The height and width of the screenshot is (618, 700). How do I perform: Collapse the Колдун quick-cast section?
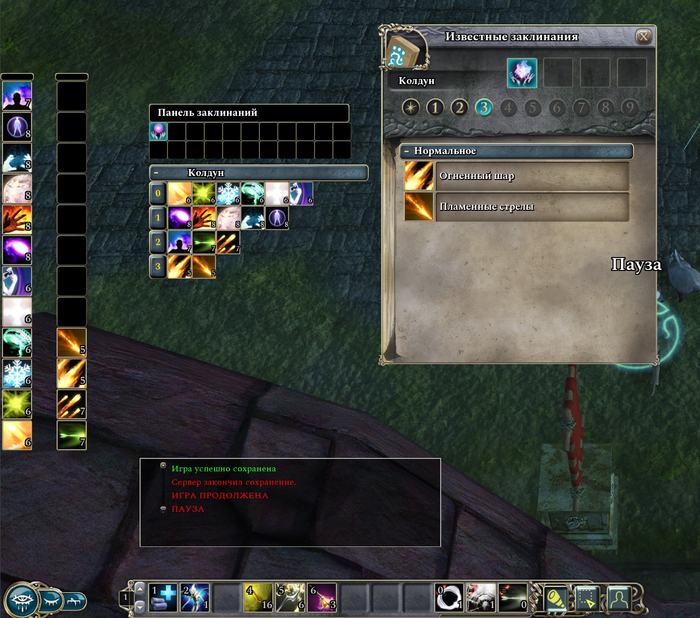point(156,173)
